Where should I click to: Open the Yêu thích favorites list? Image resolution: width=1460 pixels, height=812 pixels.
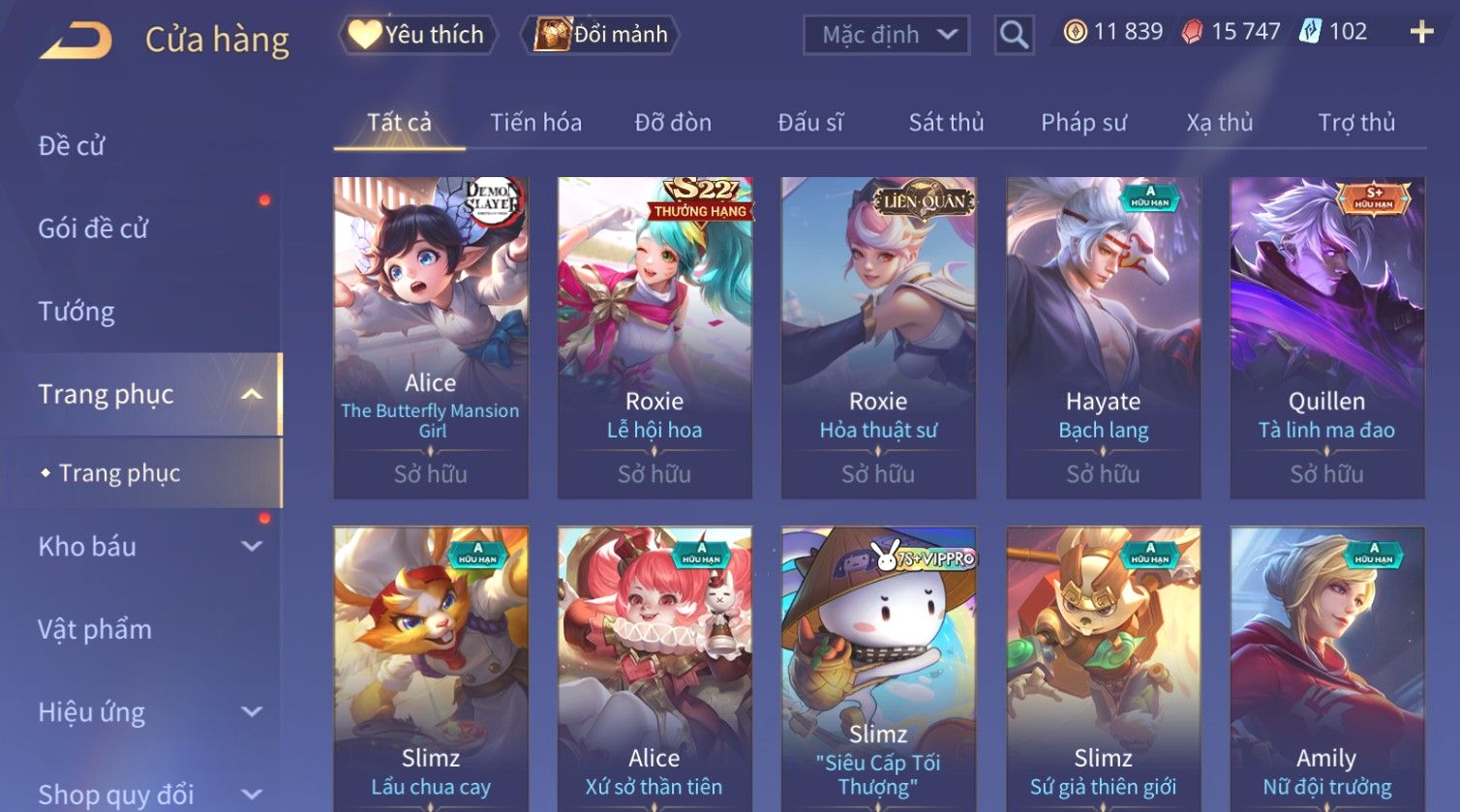click(x=417, y=35)
